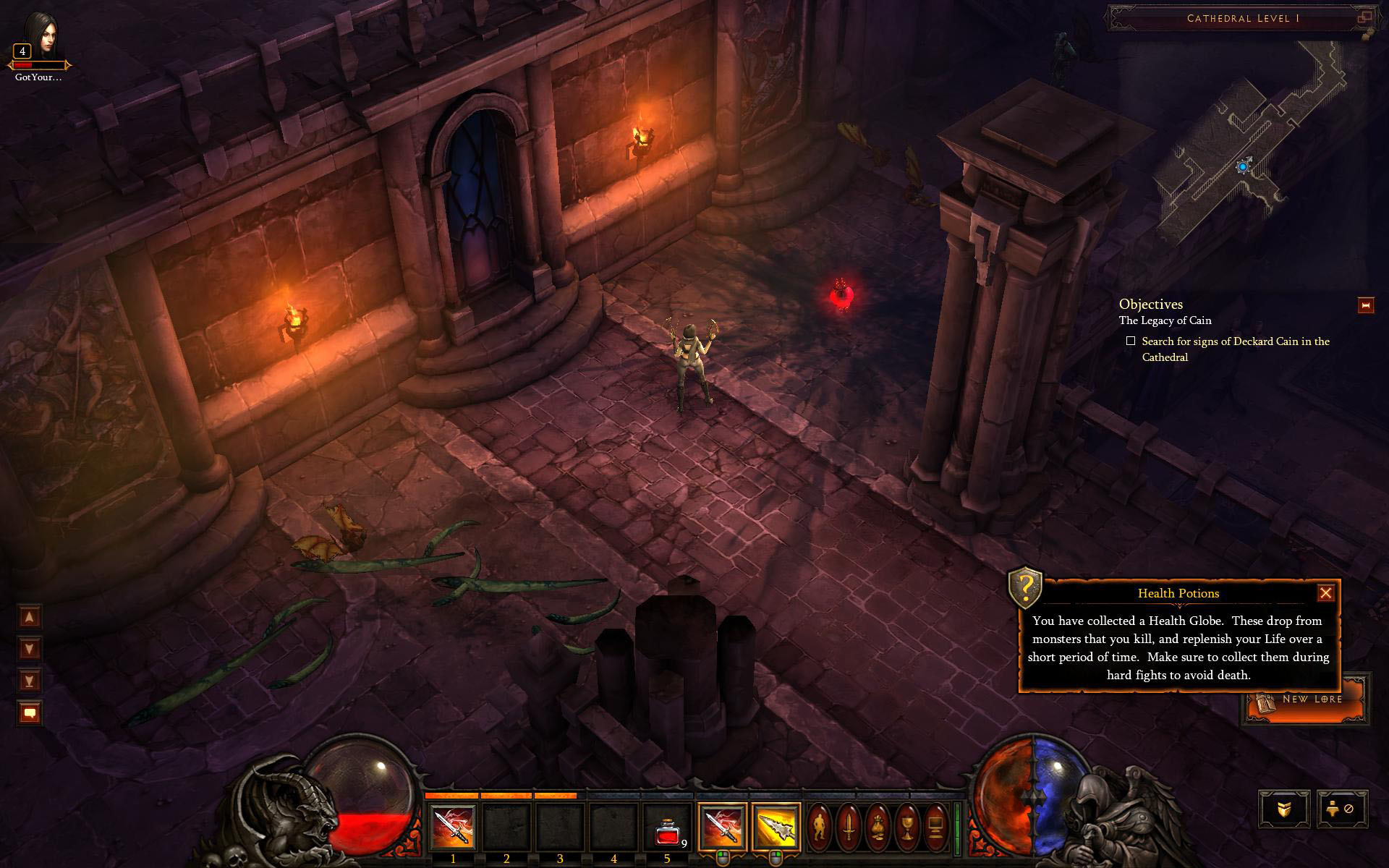Open the goblet-icon menu button
The image size is (1389, 868).
[906, 827]
